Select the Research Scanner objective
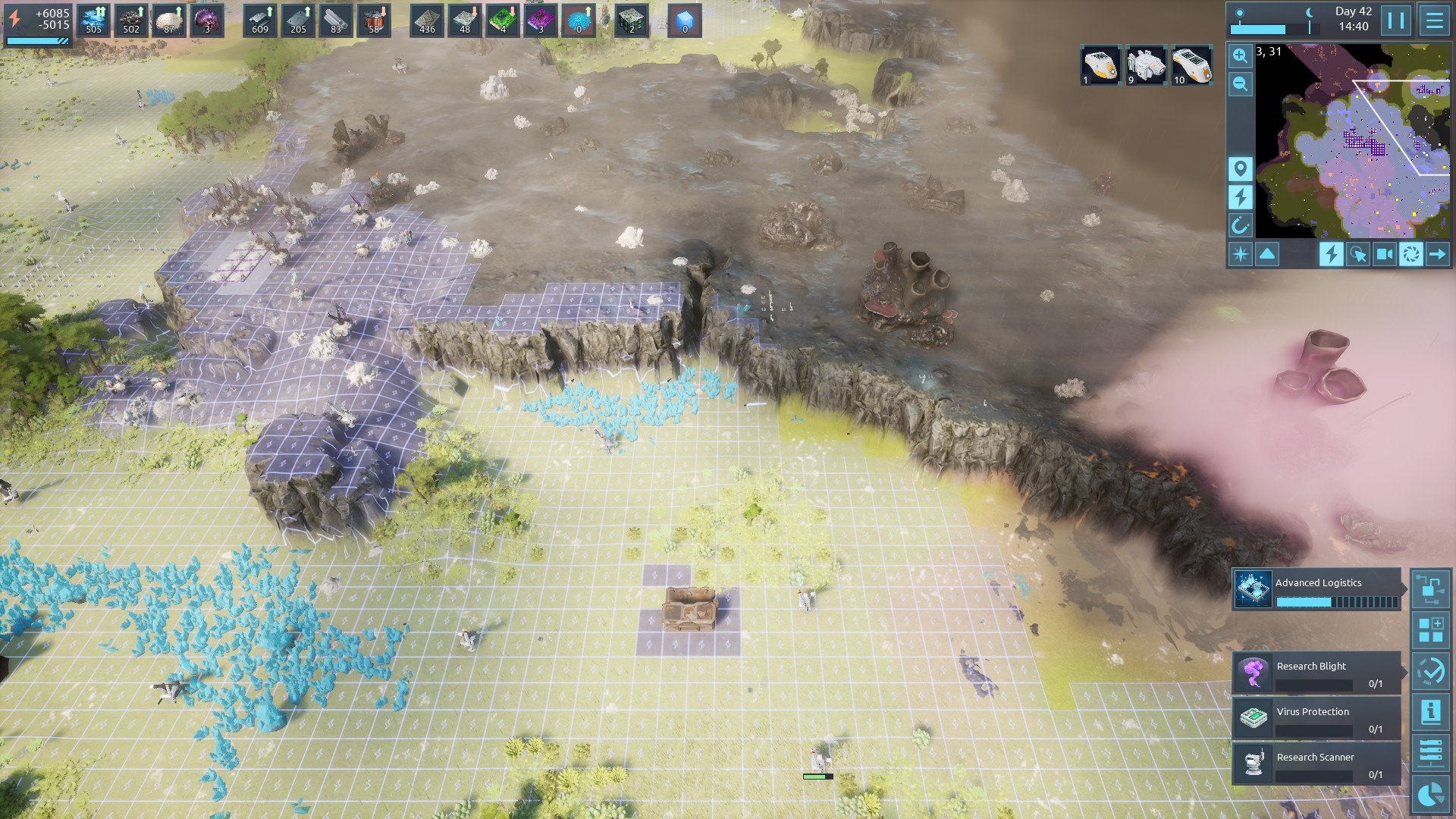The width and height of the screenshot is (1456, 819). pos(1316,764)
